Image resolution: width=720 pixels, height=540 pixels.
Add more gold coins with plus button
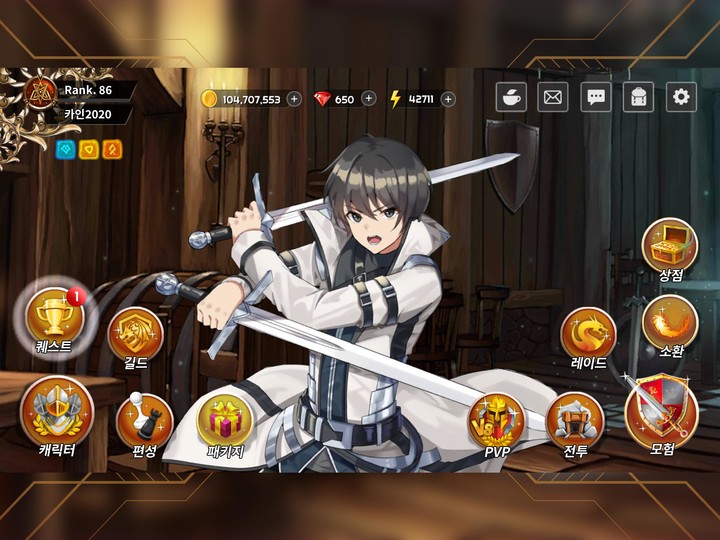pos(294,98)
